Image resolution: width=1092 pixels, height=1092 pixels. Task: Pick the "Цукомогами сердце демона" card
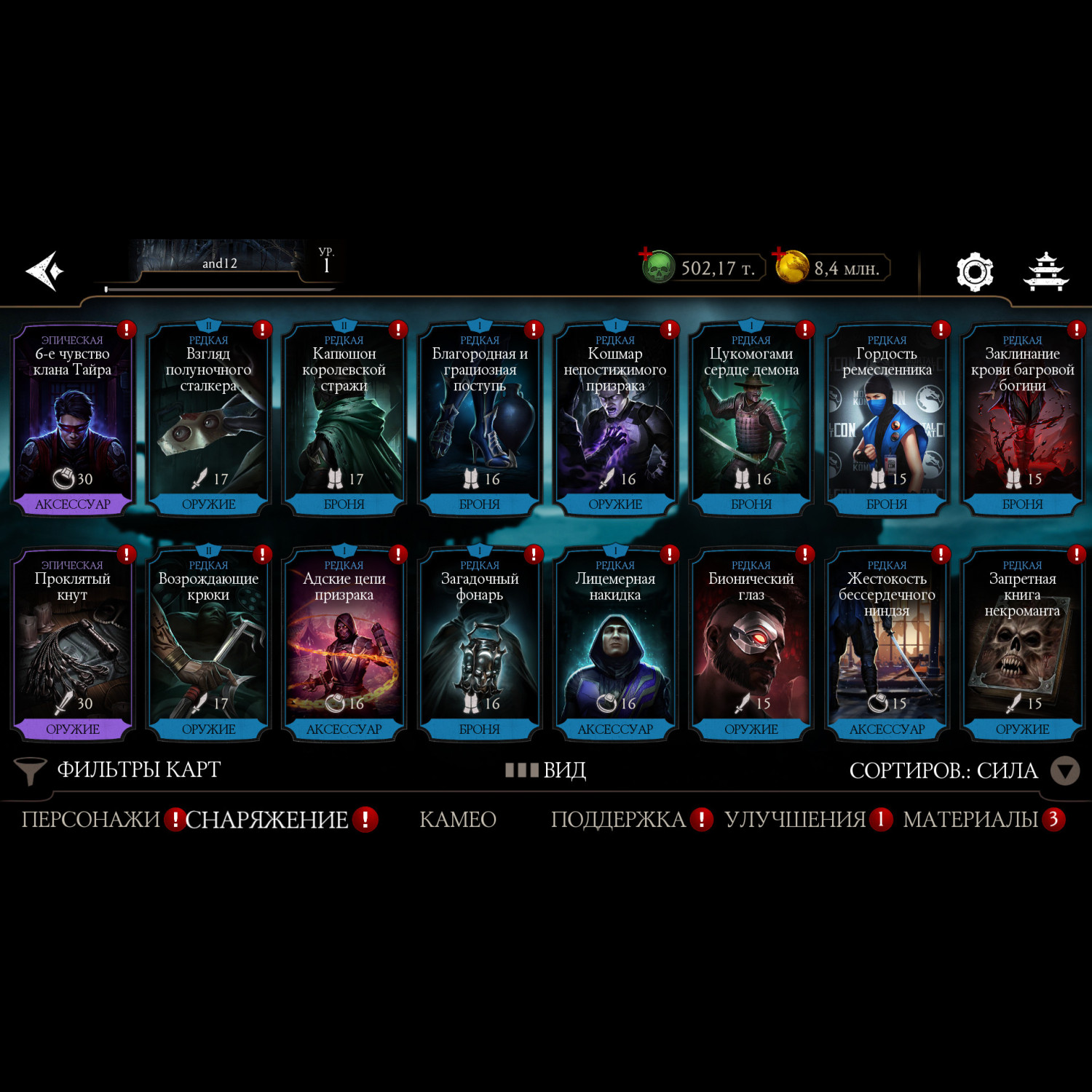(x=751, y=420)
